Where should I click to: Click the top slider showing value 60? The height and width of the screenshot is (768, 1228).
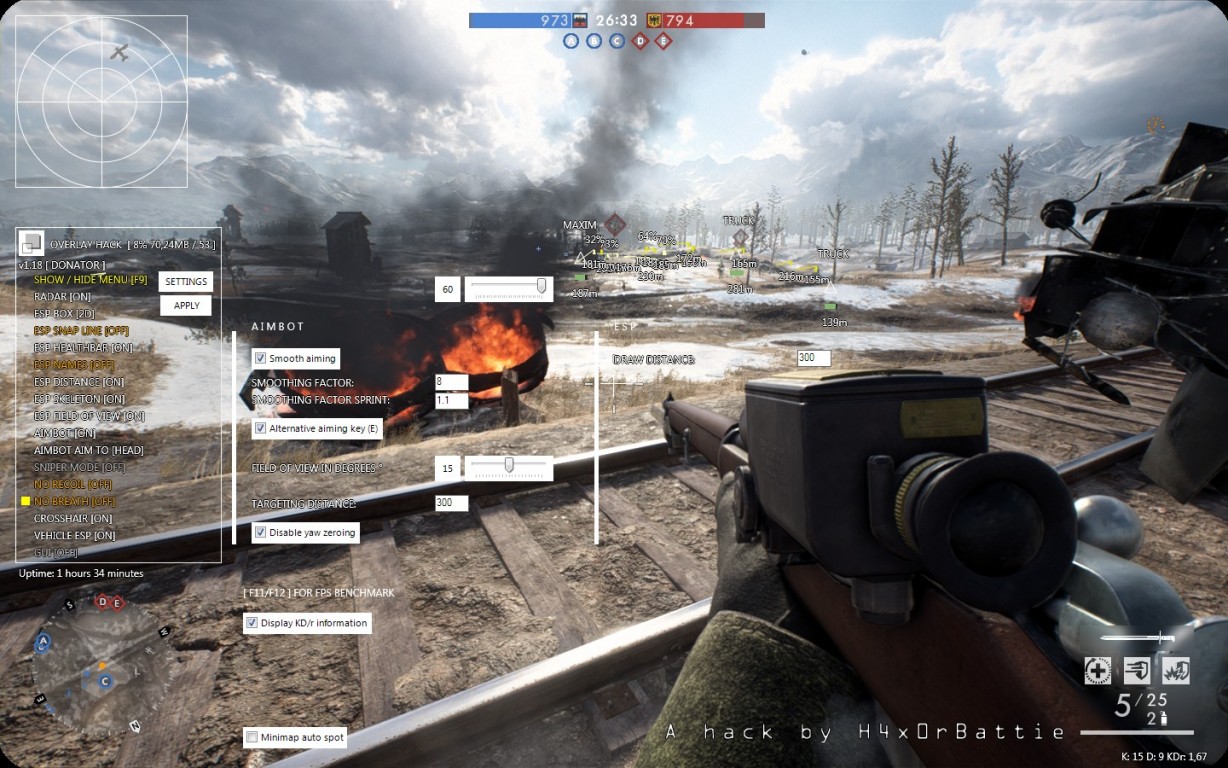pyautogui.click(x=509, y=289)
